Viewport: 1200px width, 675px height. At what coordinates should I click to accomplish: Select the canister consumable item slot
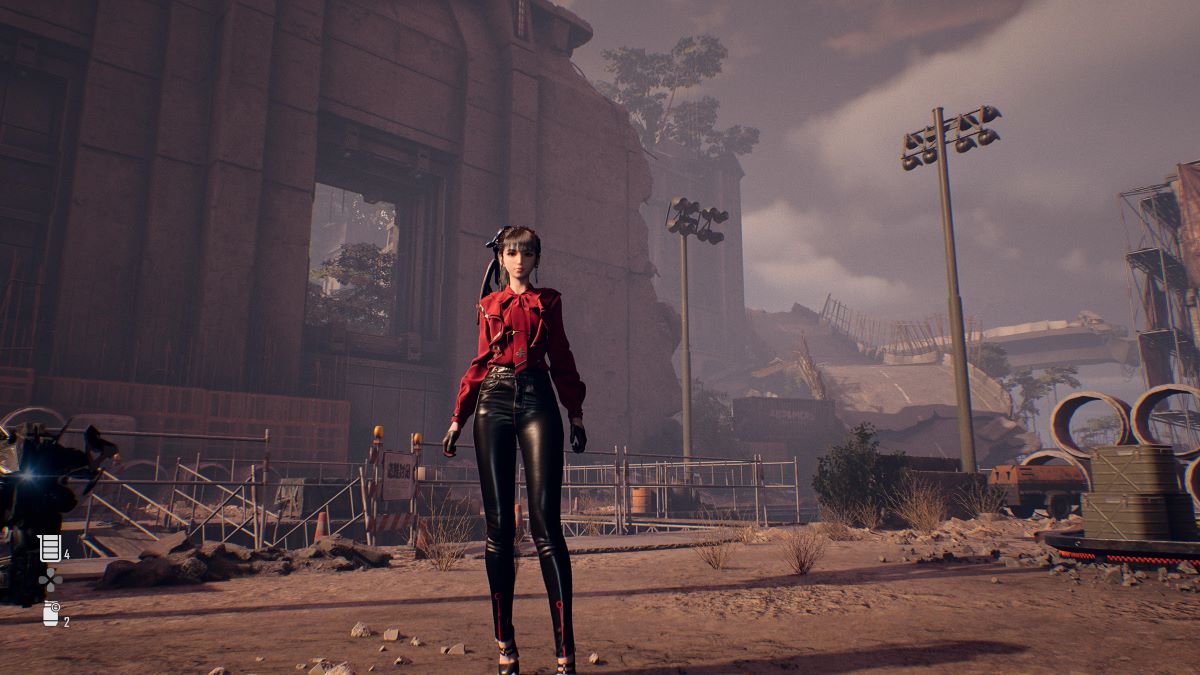[51, 614]
